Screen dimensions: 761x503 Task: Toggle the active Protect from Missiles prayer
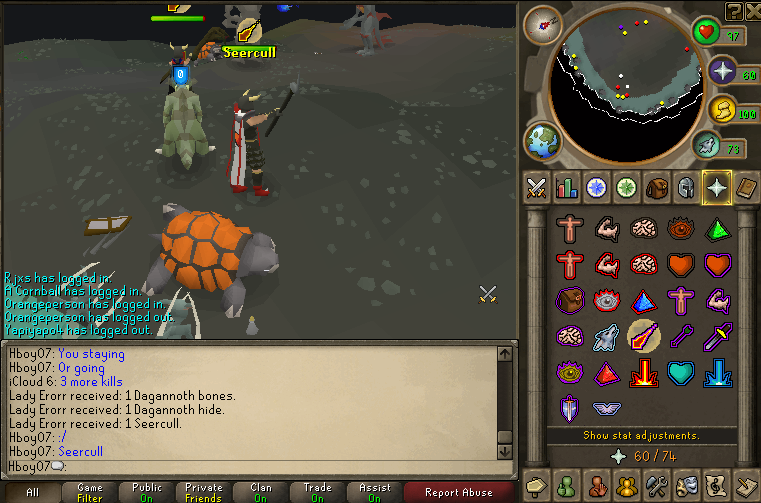coord(642,337)
